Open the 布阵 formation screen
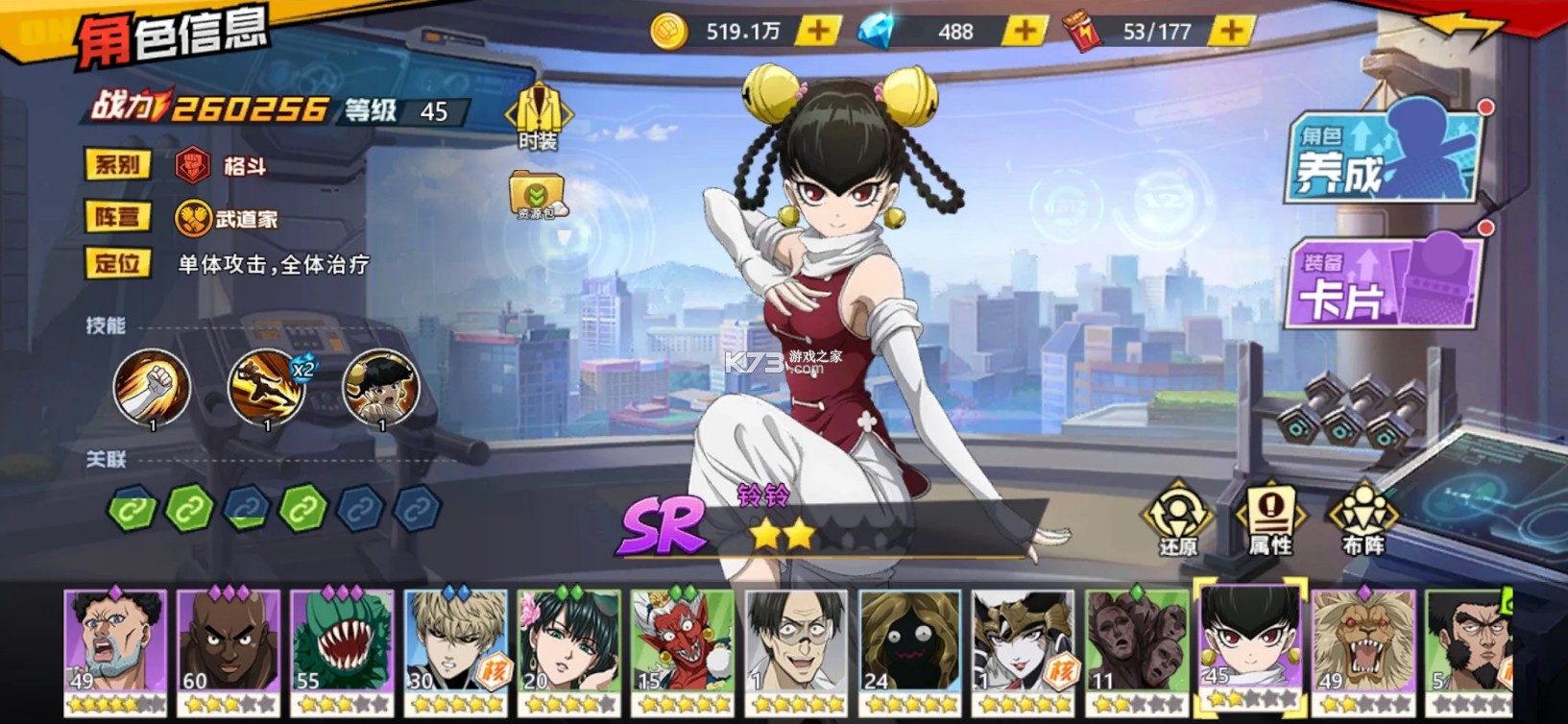Screen dimensions: 1568x724 coord(1363,519)
